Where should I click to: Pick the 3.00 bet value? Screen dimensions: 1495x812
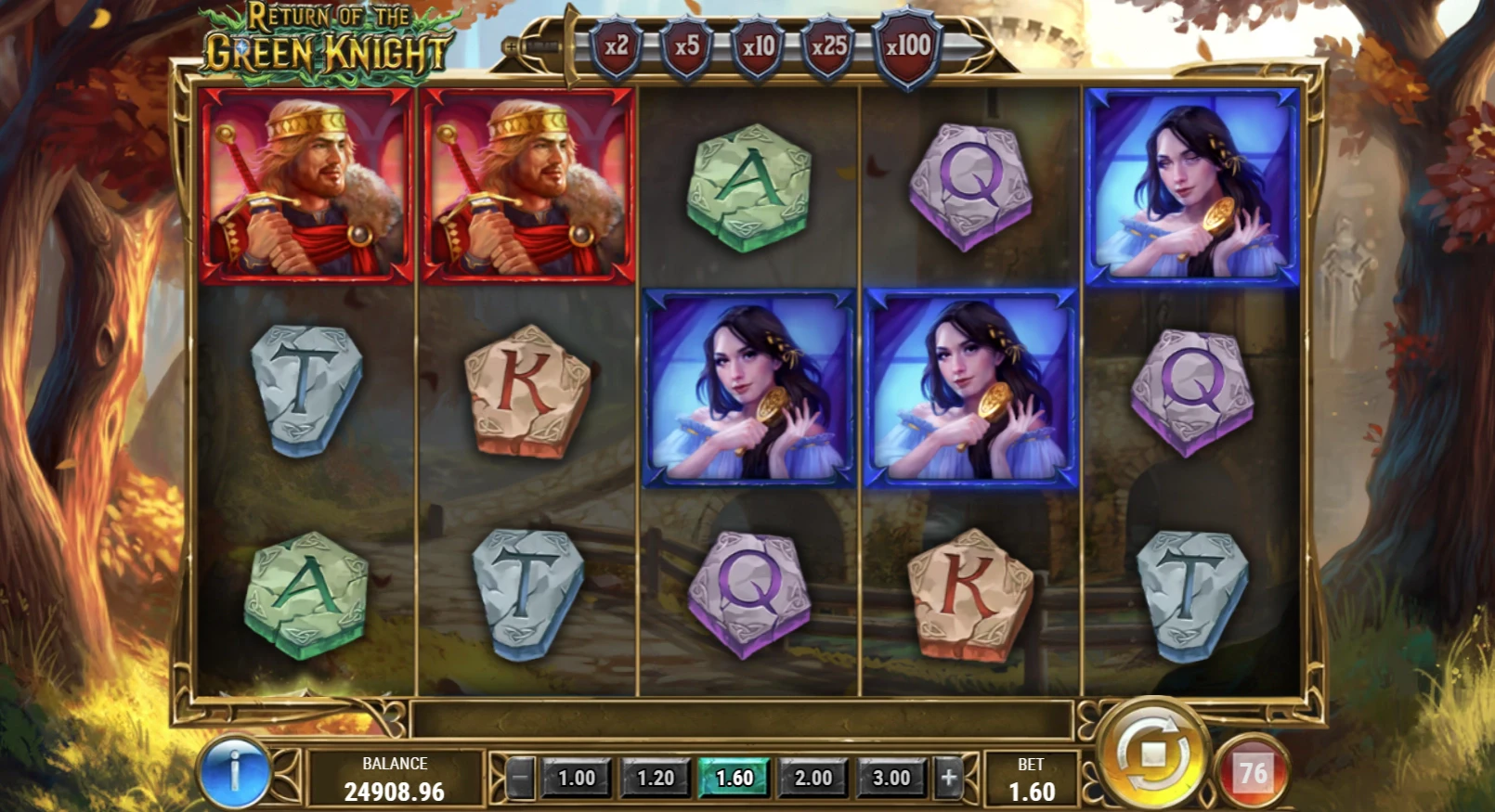click(891, 778)
